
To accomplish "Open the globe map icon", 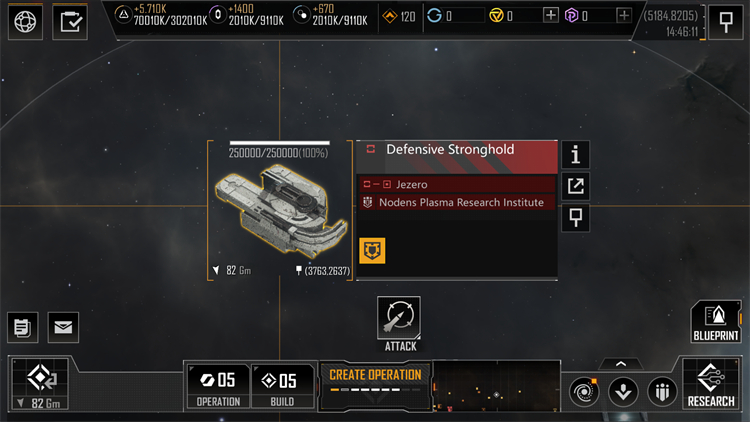I will tap(25, 21).
